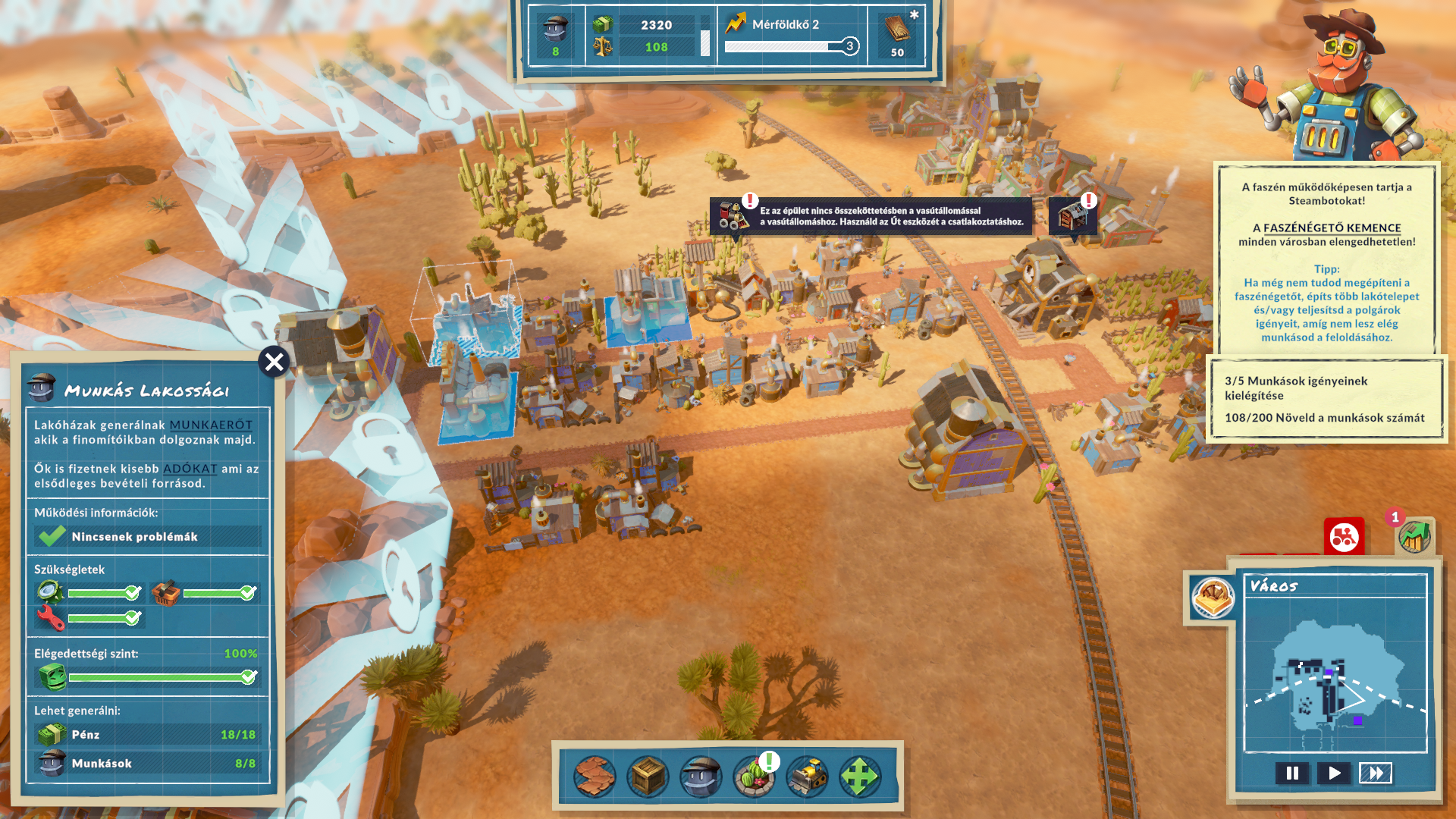Choose the cactus garden decorations category
The width and height of the screenshot is (1456, 819).
click(x=755, y=776)
